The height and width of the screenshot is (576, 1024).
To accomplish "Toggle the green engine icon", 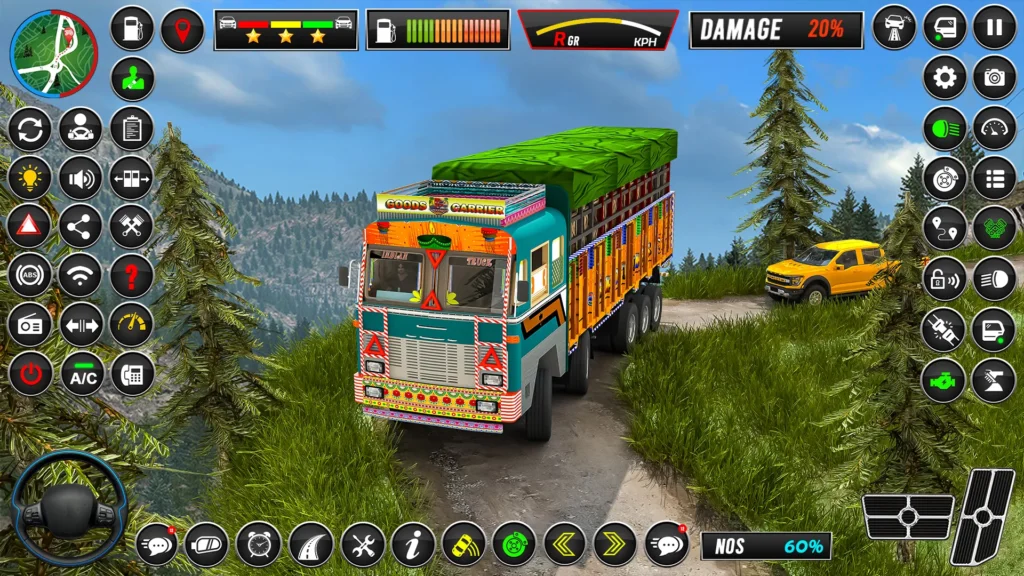I will (943, 380).
